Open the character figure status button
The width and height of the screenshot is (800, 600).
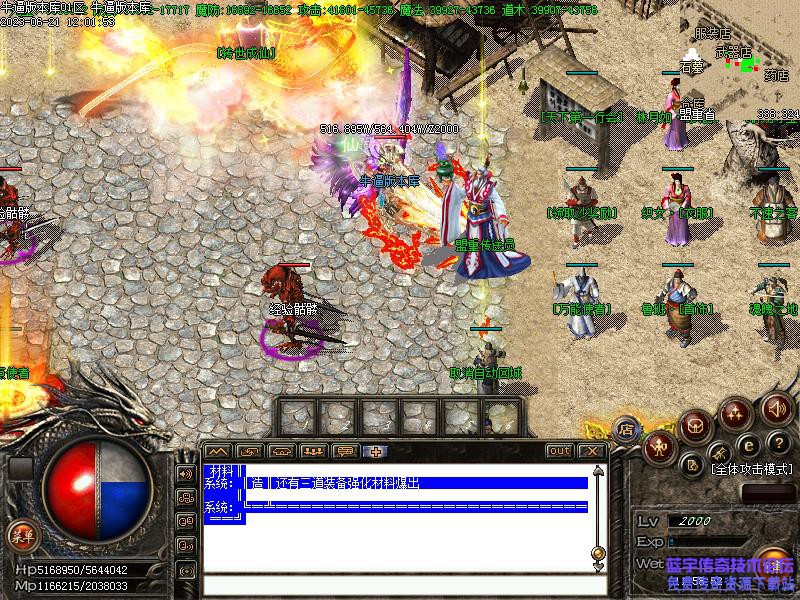coord(660,446)
